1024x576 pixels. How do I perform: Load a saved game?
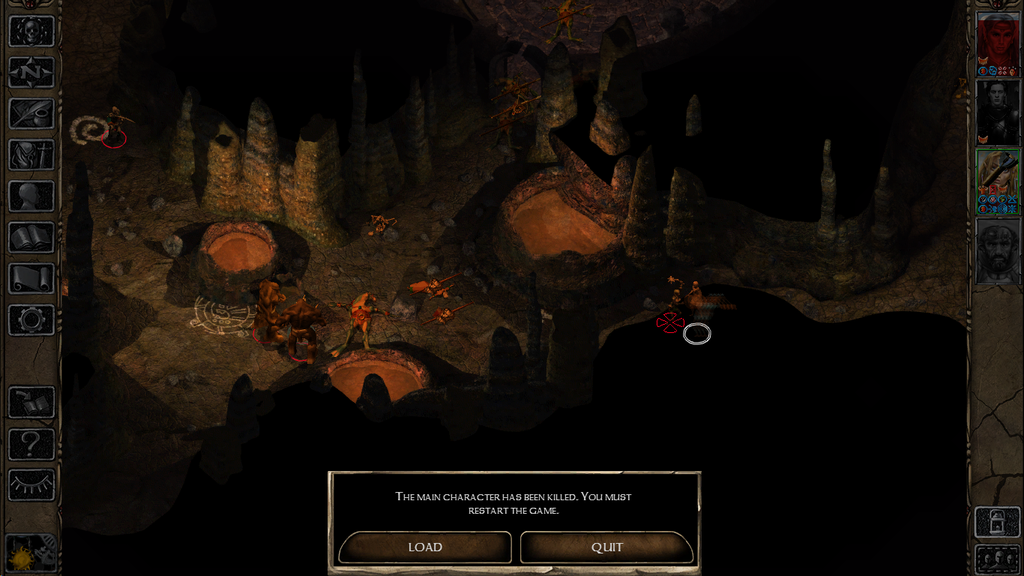click(425, 547)
